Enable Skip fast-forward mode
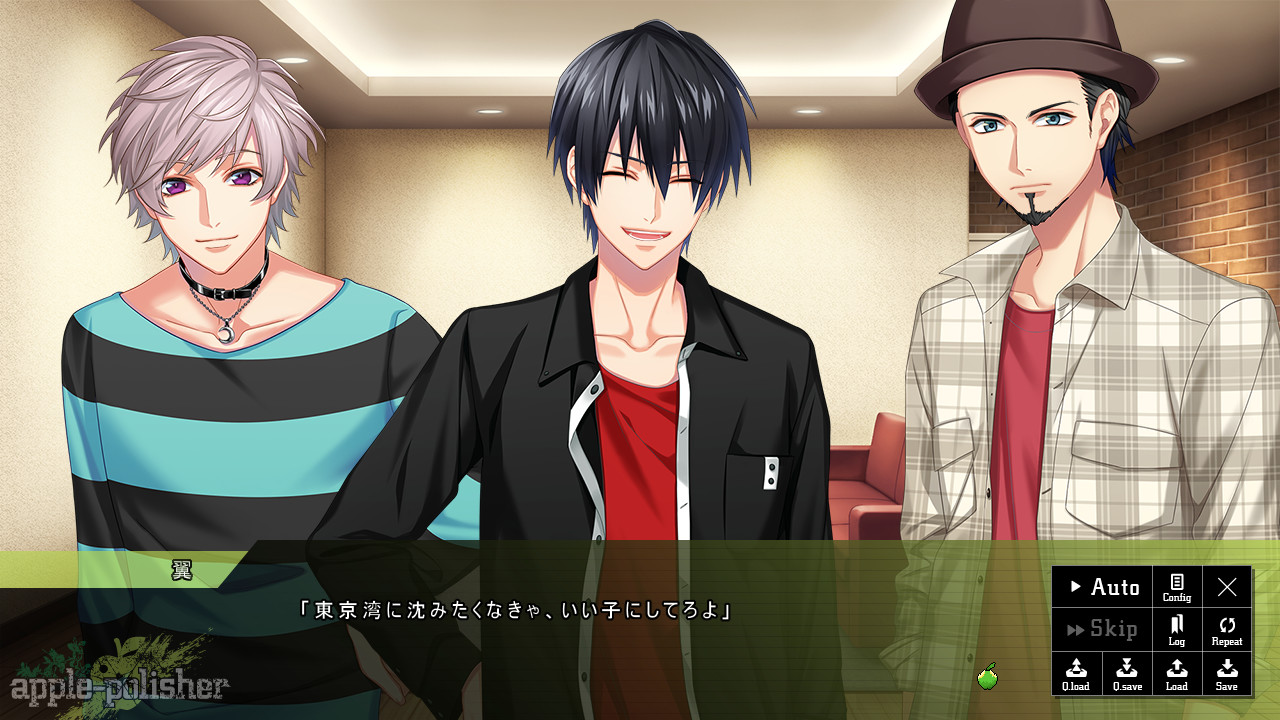Screen dimensions: 1280x720 coord(1110,629)
